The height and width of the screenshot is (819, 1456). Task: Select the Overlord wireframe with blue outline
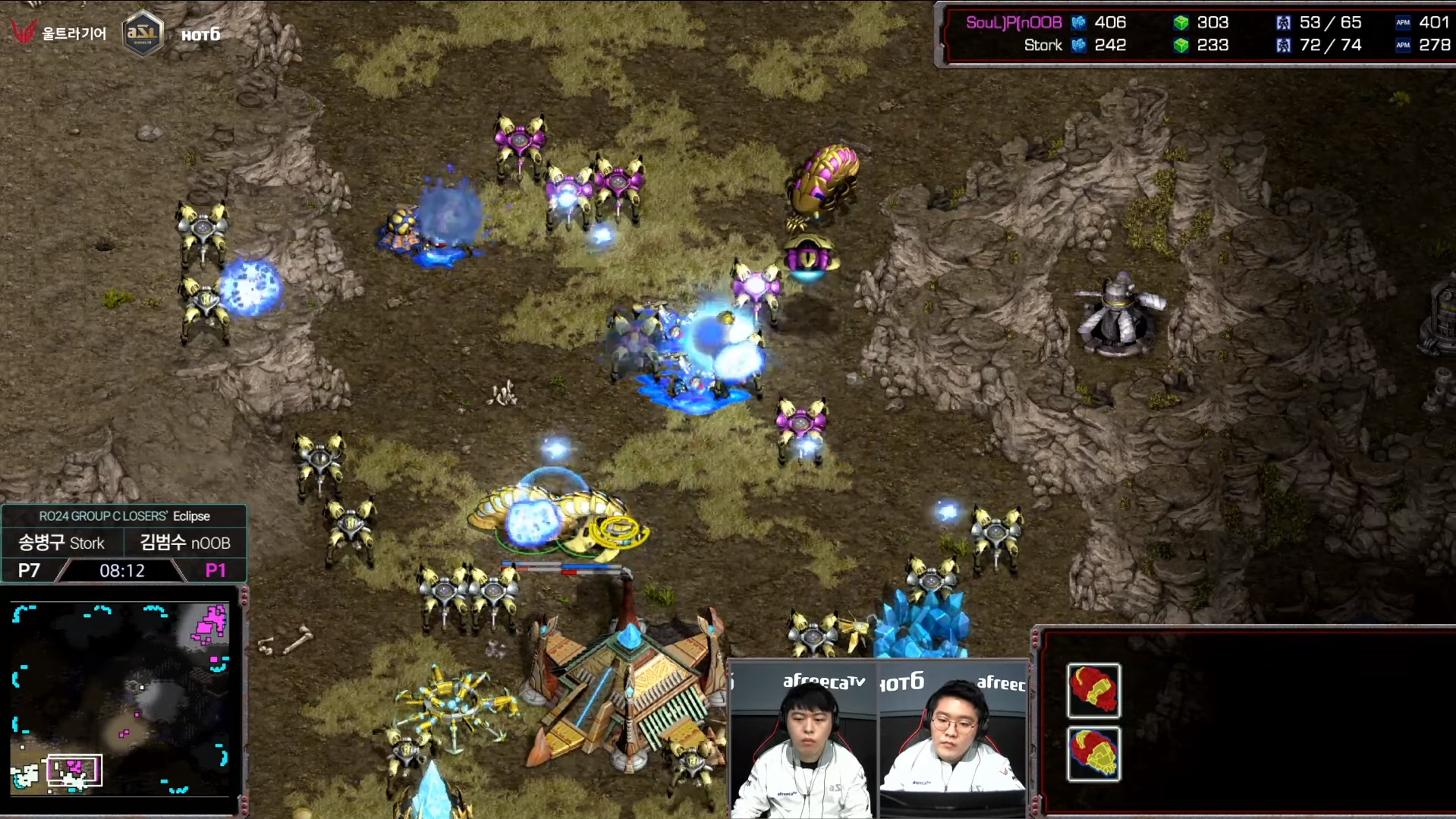point(1093,754)
